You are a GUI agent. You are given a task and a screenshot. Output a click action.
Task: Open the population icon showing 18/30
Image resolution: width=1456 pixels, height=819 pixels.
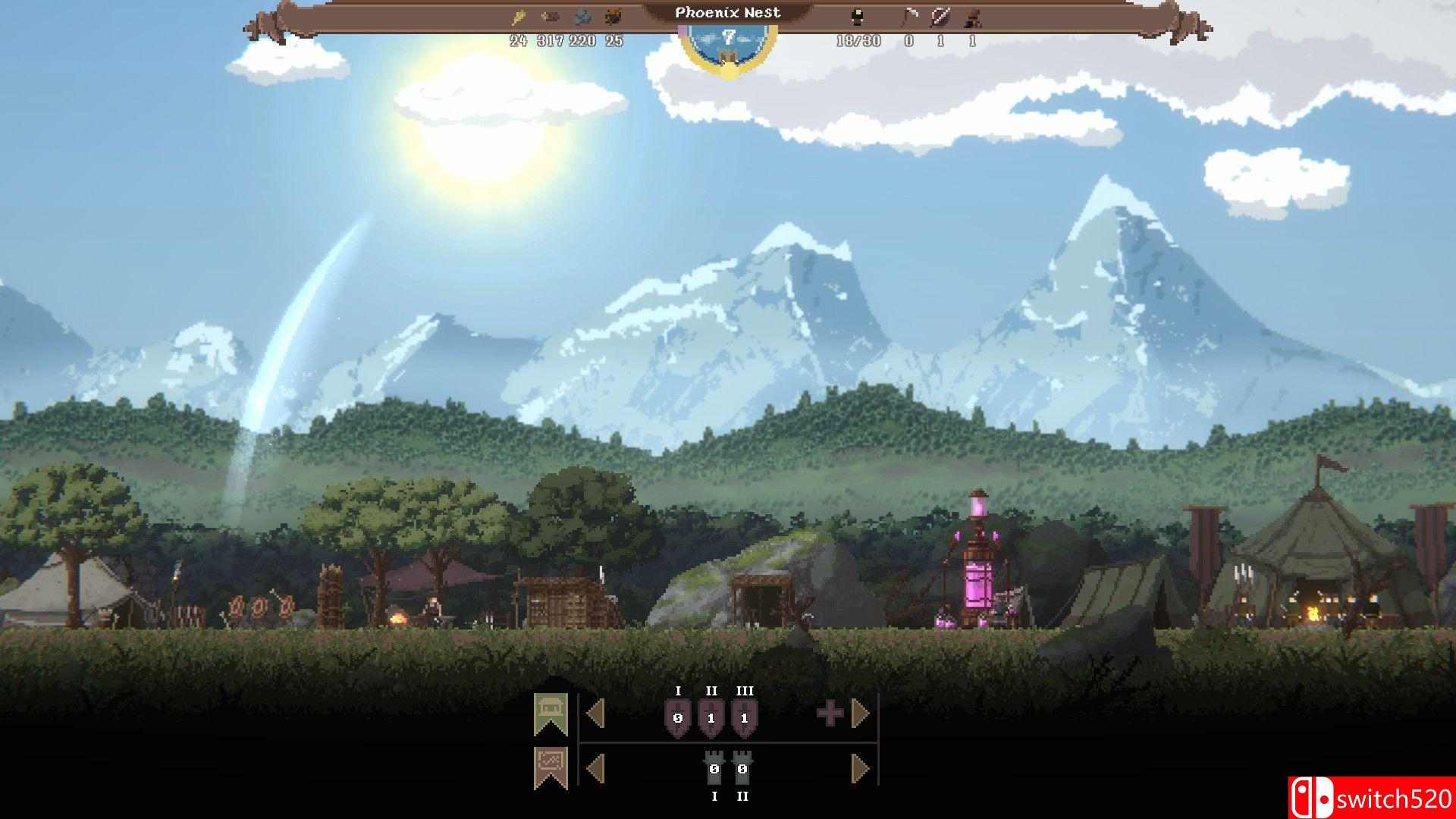[858, 15]
